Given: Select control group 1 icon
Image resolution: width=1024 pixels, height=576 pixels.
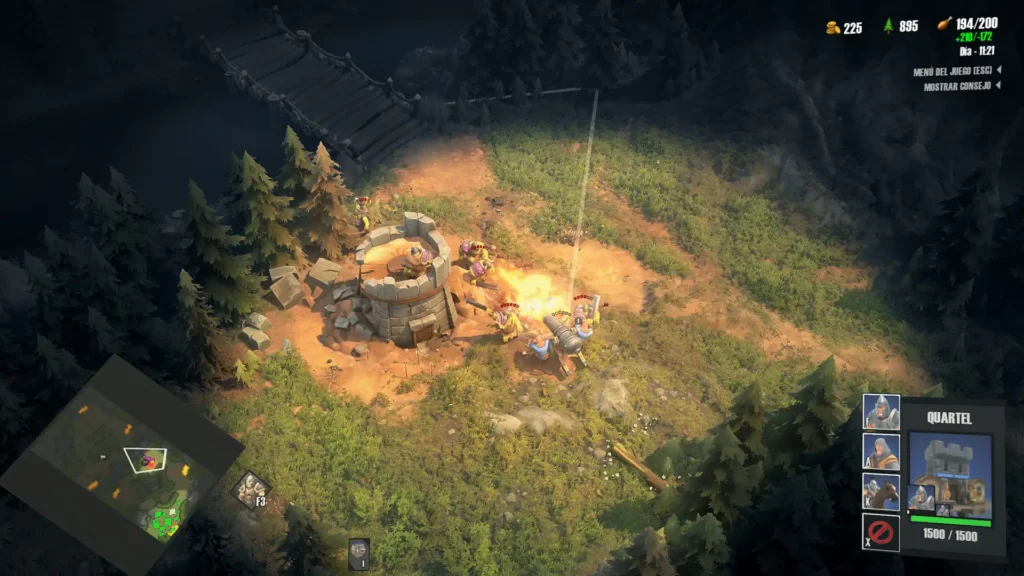Looking at the screenshot, I should 359,553.
